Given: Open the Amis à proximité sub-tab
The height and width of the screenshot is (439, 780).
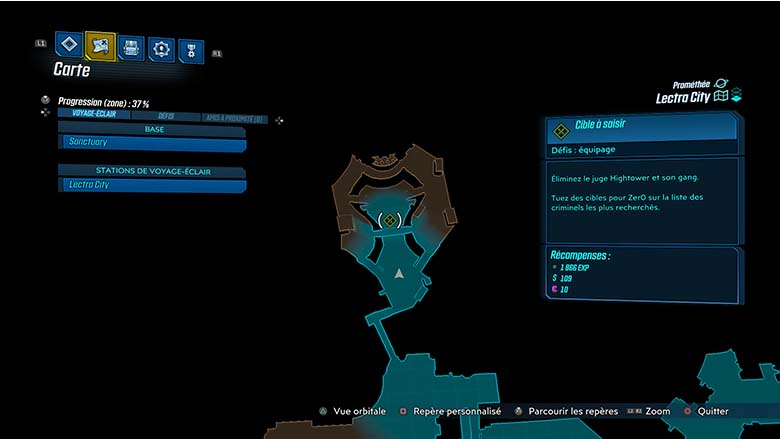Looking at the screenshot, I should click(232, 118).
